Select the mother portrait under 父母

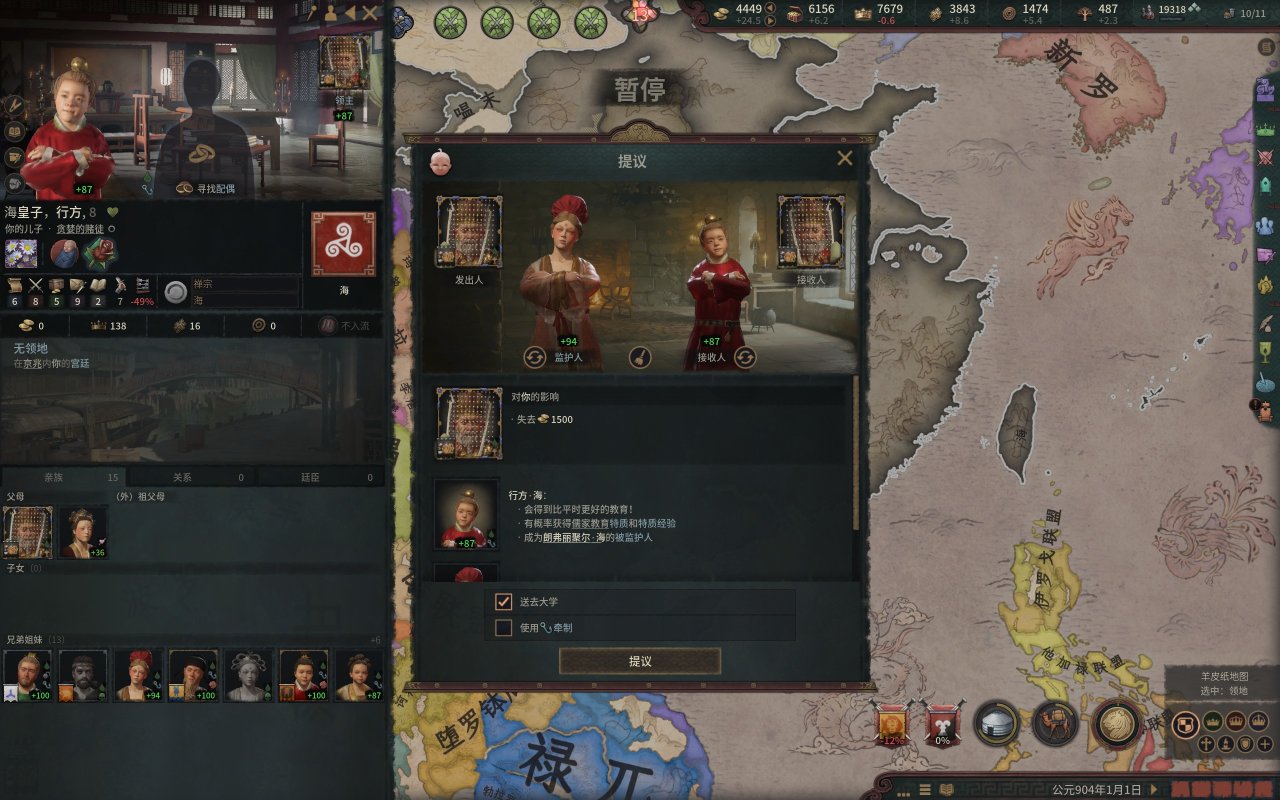tap(82, 531)
